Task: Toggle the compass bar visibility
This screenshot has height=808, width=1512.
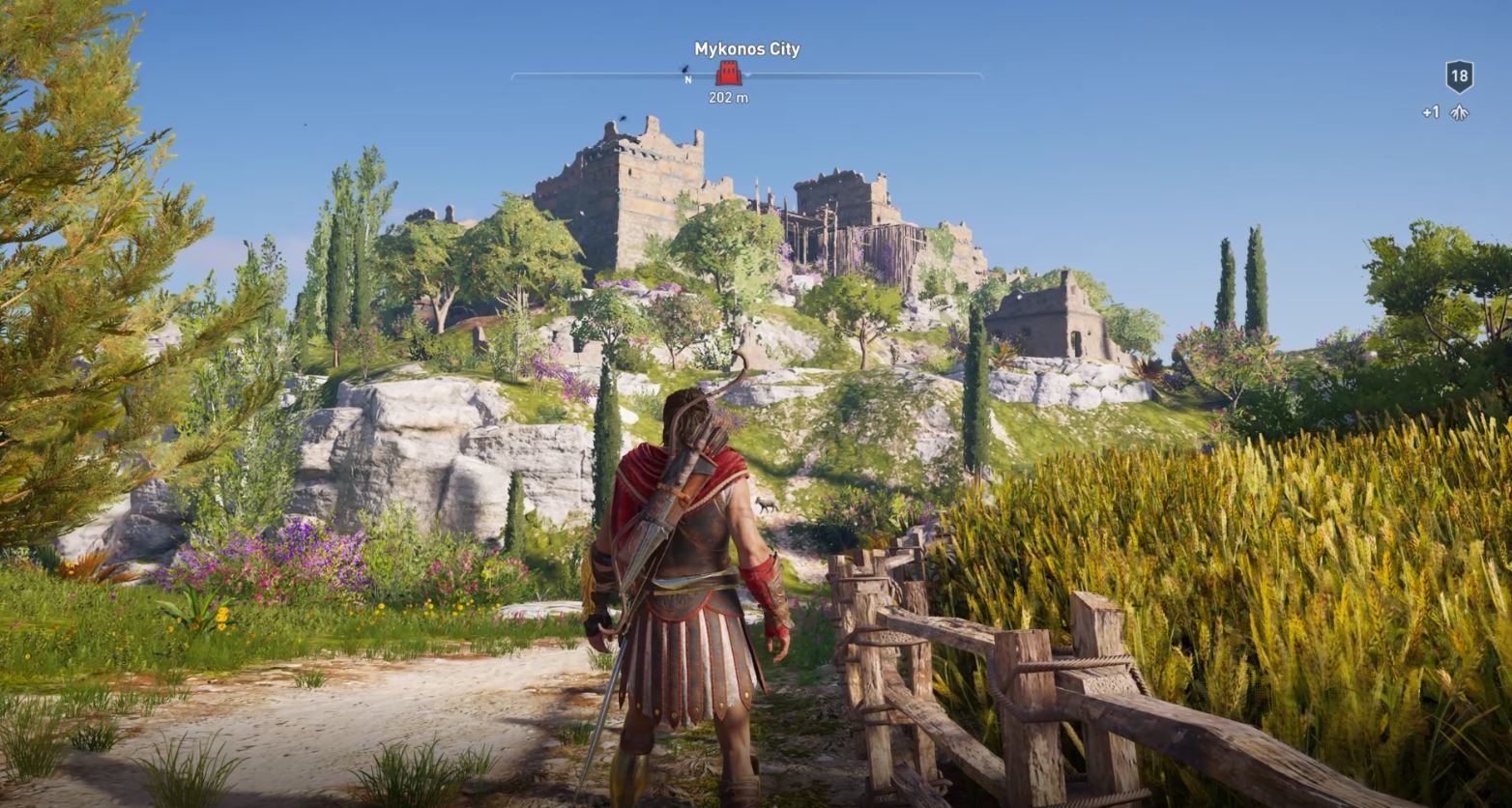Action: [x=870, y=75]
